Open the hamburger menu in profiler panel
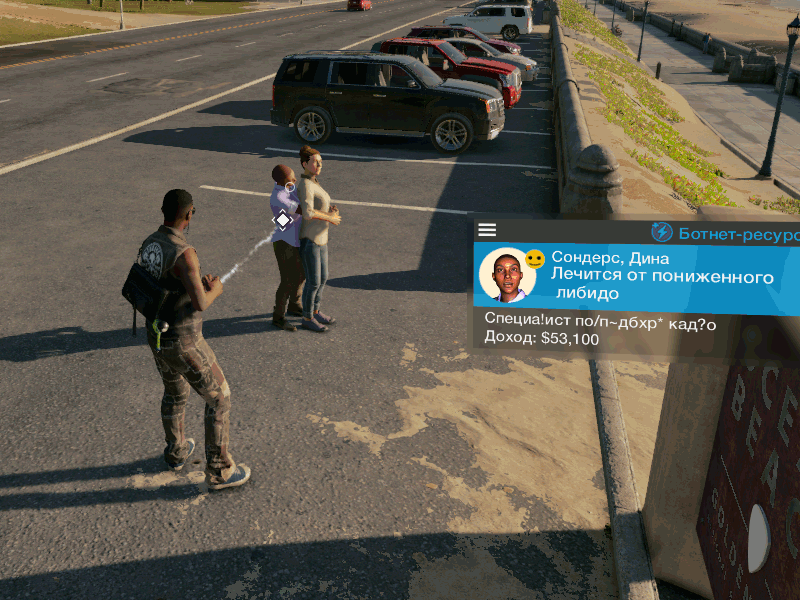 tap(487, 230)
